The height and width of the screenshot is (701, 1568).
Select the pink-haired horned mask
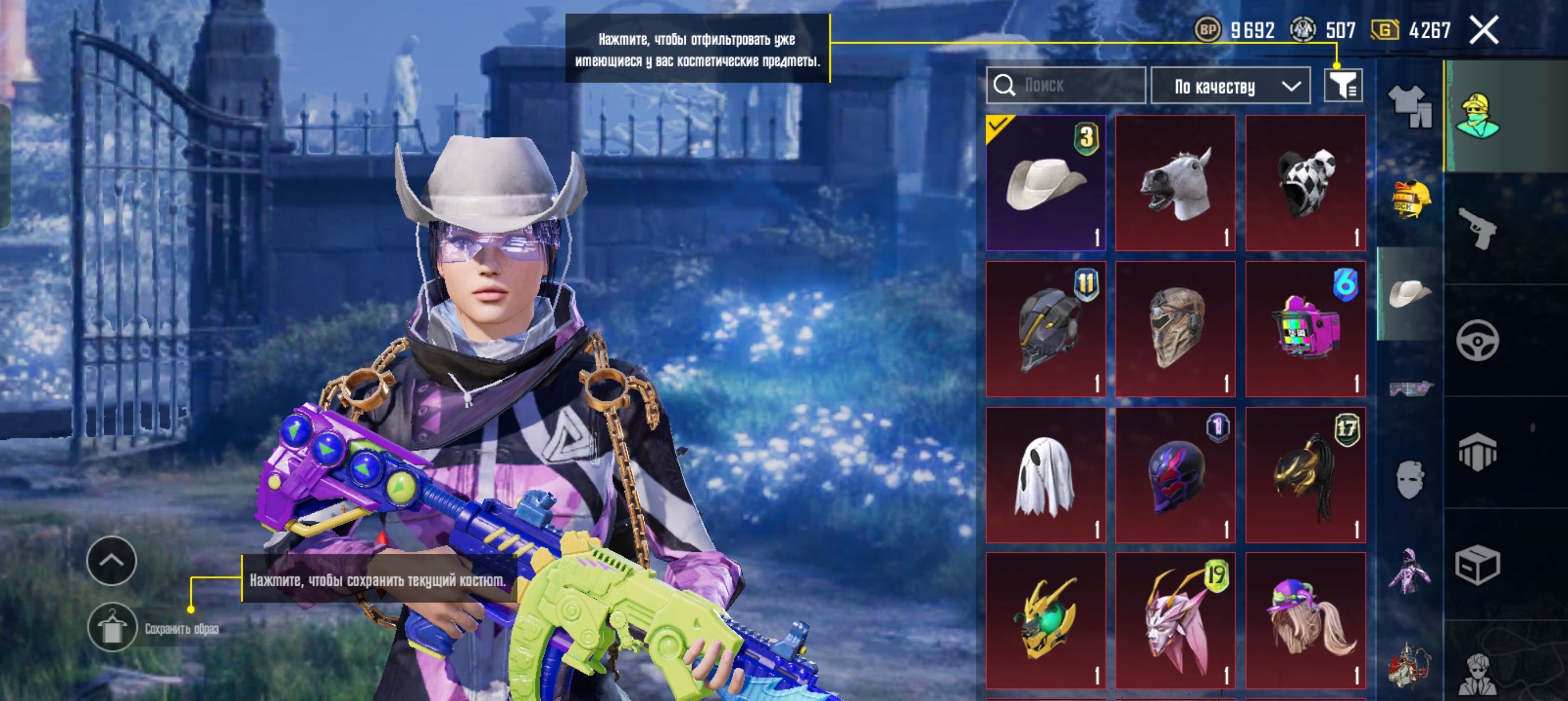(1175, 621)
